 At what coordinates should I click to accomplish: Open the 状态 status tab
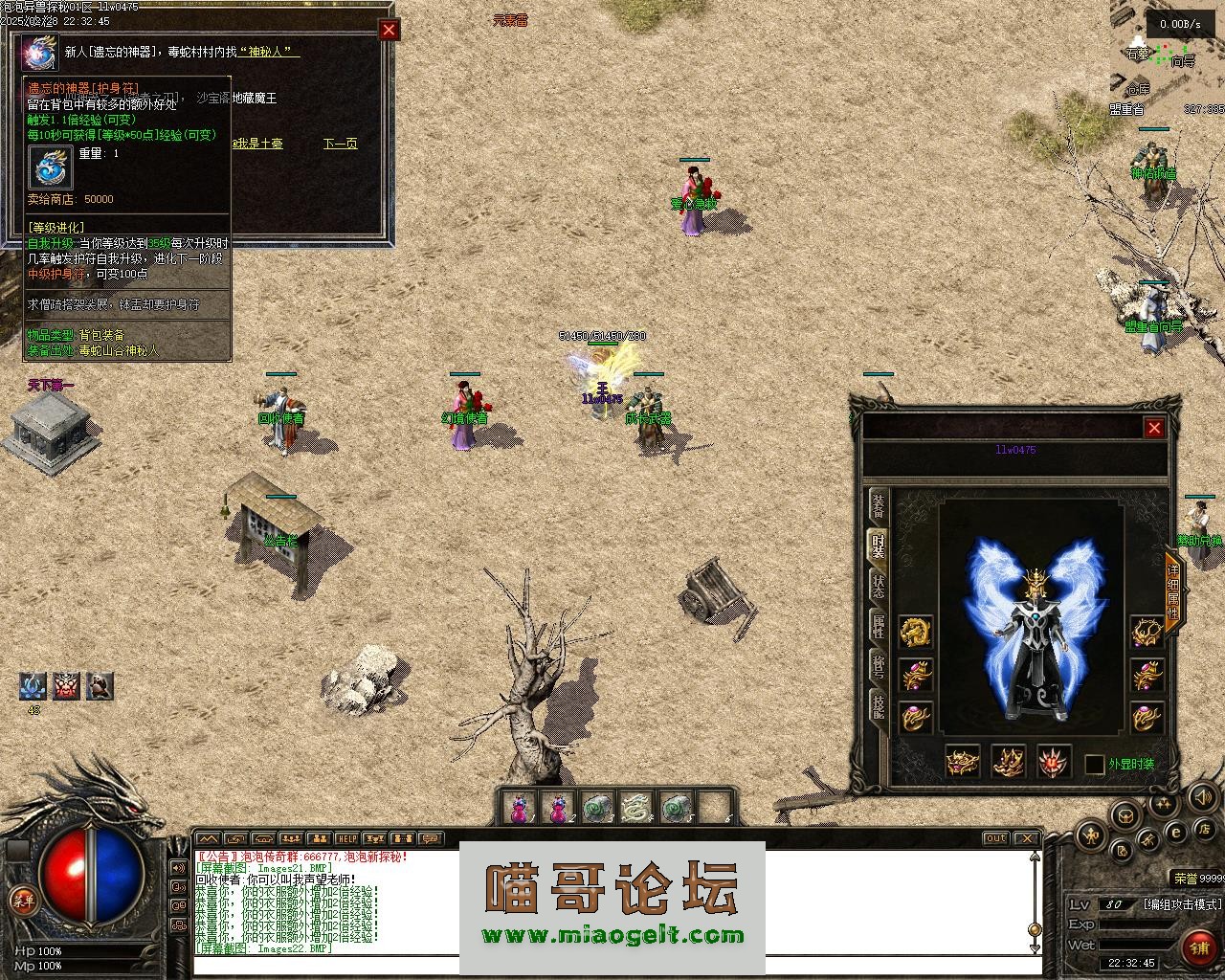[879, 586]
